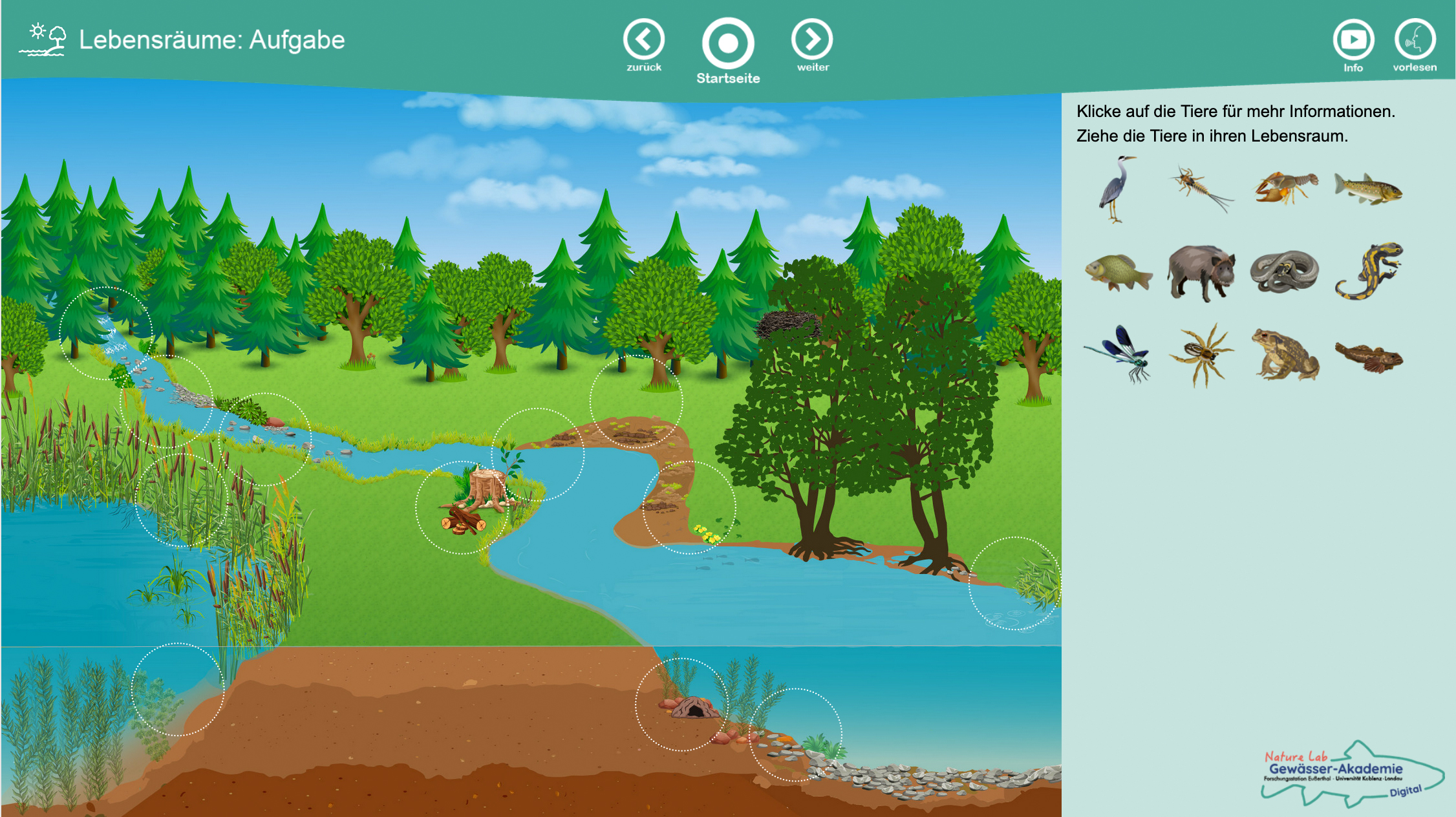Select the grey heron animal
This screenshot has height=817, width=1456.
point(1116,189)
